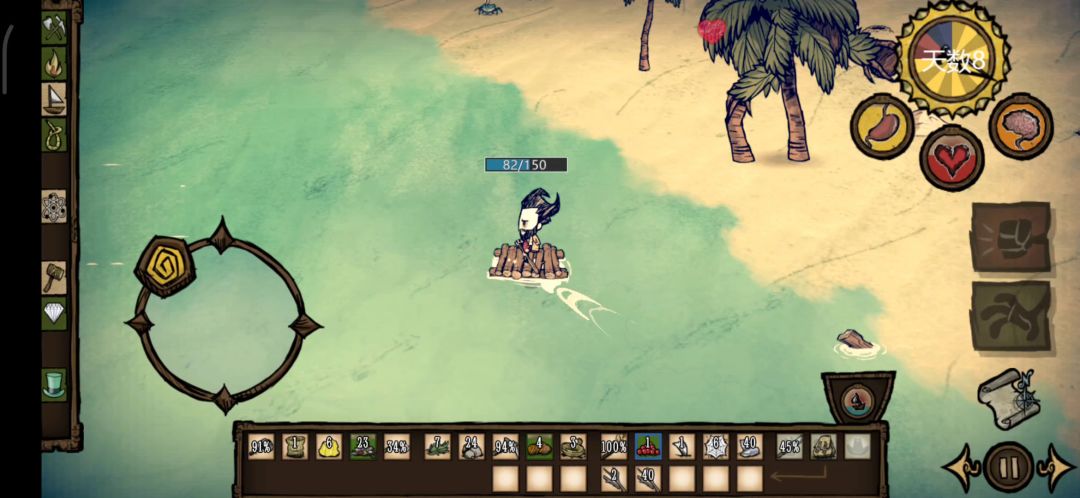Image resolution: width=1080 pixels, height=498 pixels.
Task: Select the red berries inventory slot
Action: 647,447
